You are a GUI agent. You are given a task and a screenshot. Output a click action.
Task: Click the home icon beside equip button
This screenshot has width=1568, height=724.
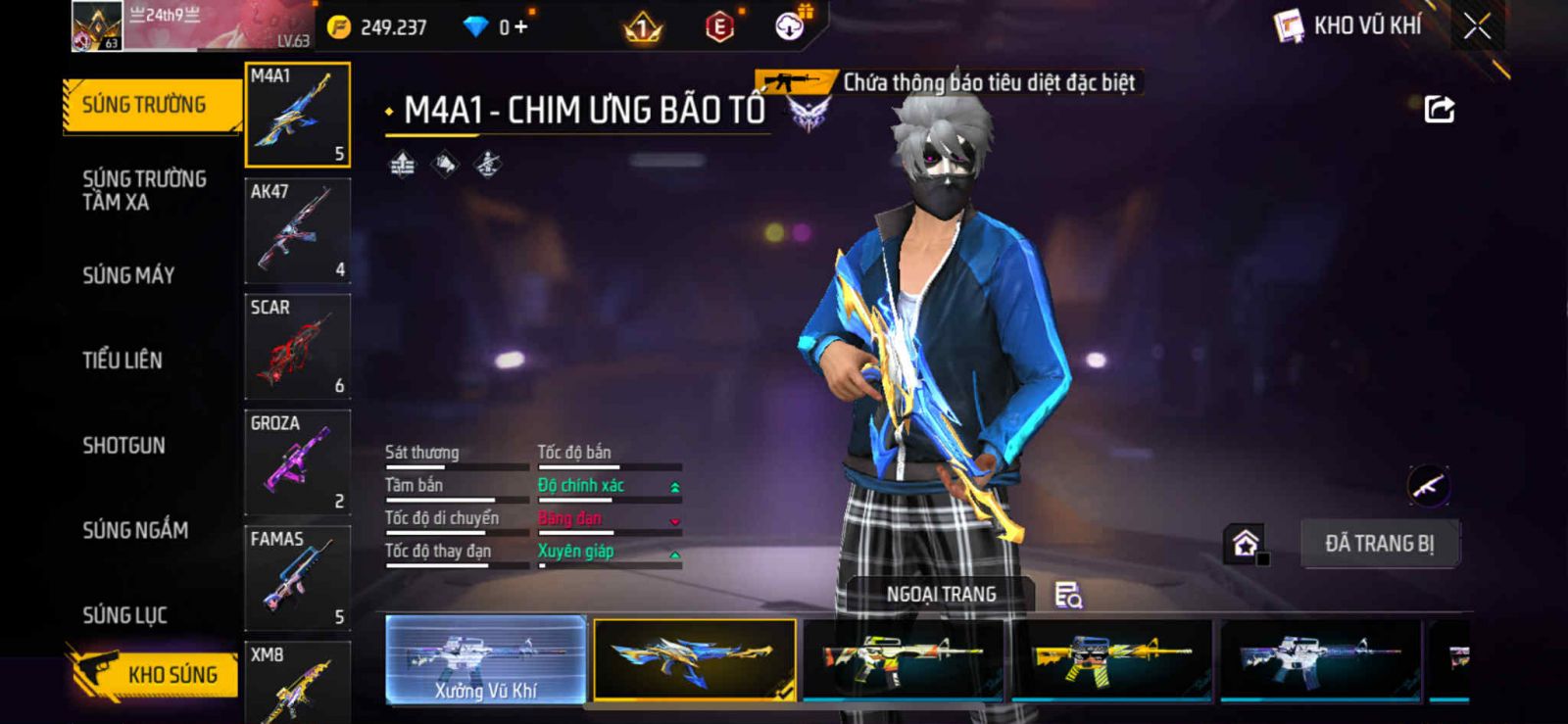pyautogui.click(x=1246, y=544)
